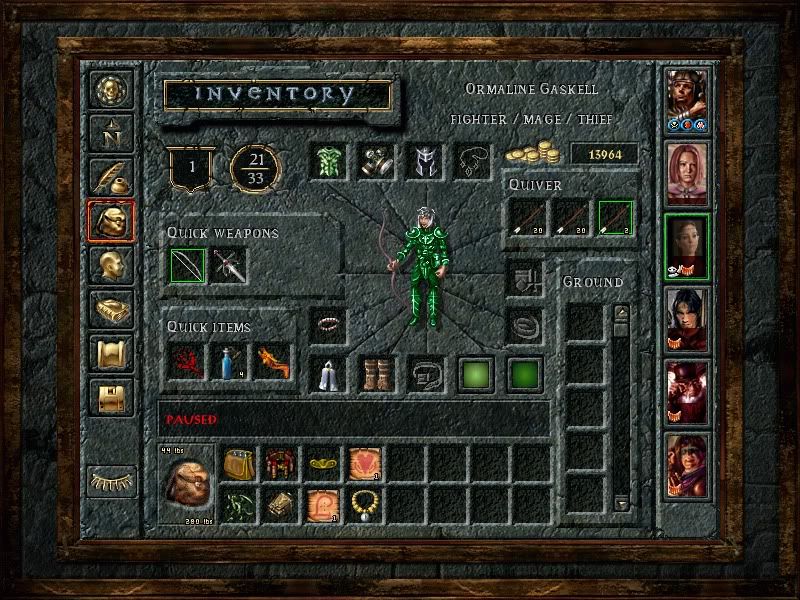Select the dagger quick weapon slot
800x600 pixels.
tap(229, 266)
